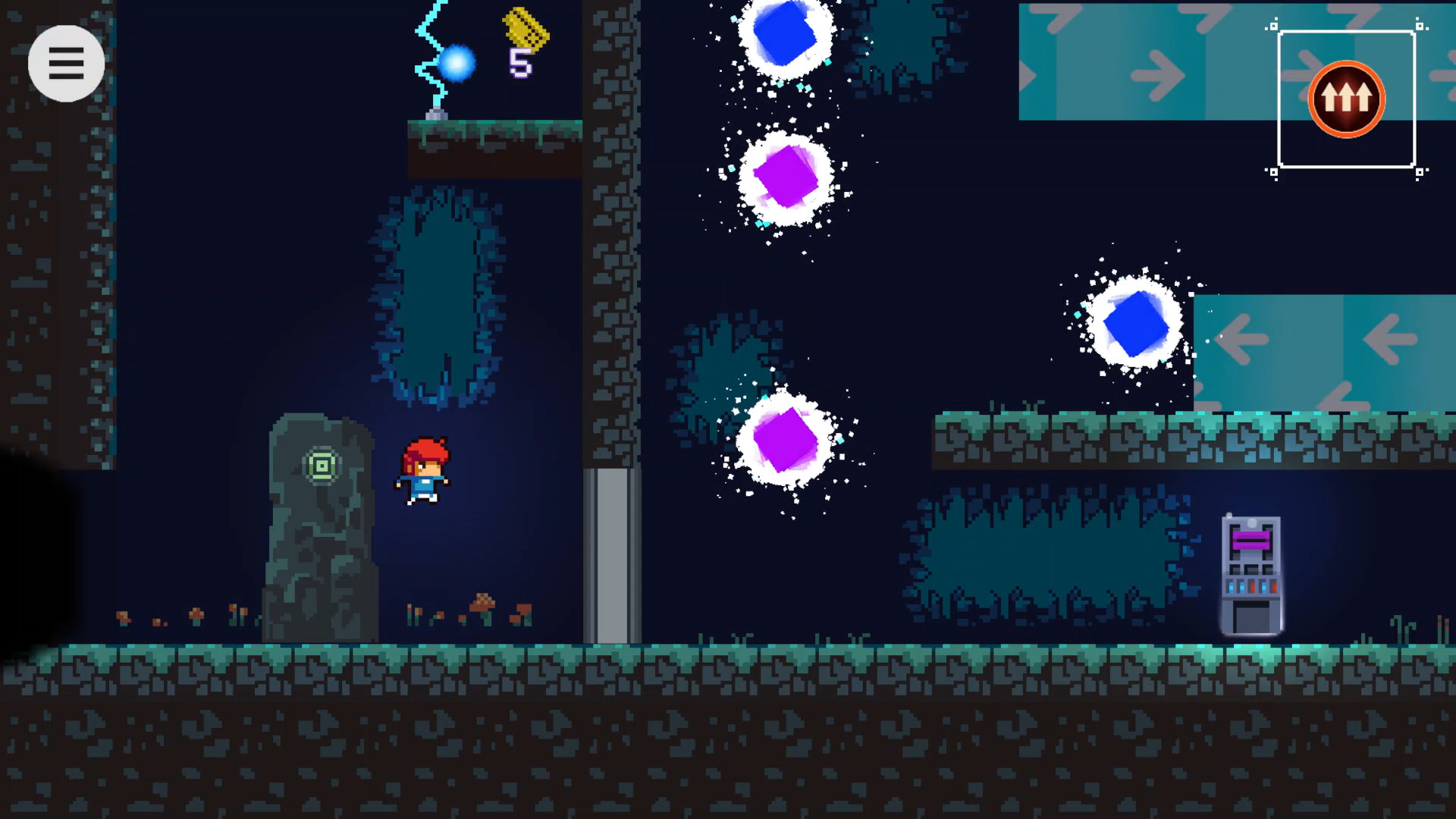Screen dimensions: 1456x819
Task: Select the golden ticket icon near the counter
Action: (x=524, y=32)
